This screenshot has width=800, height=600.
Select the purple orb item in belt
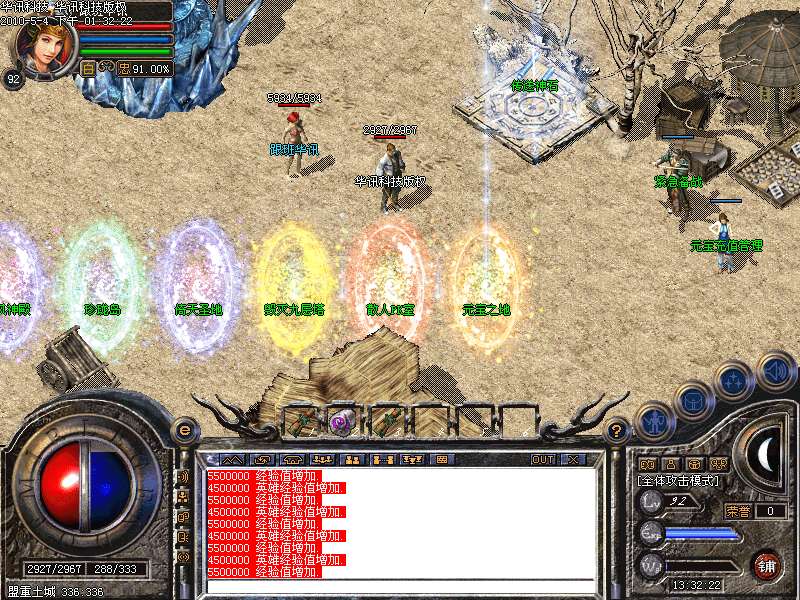pos(341,421)
